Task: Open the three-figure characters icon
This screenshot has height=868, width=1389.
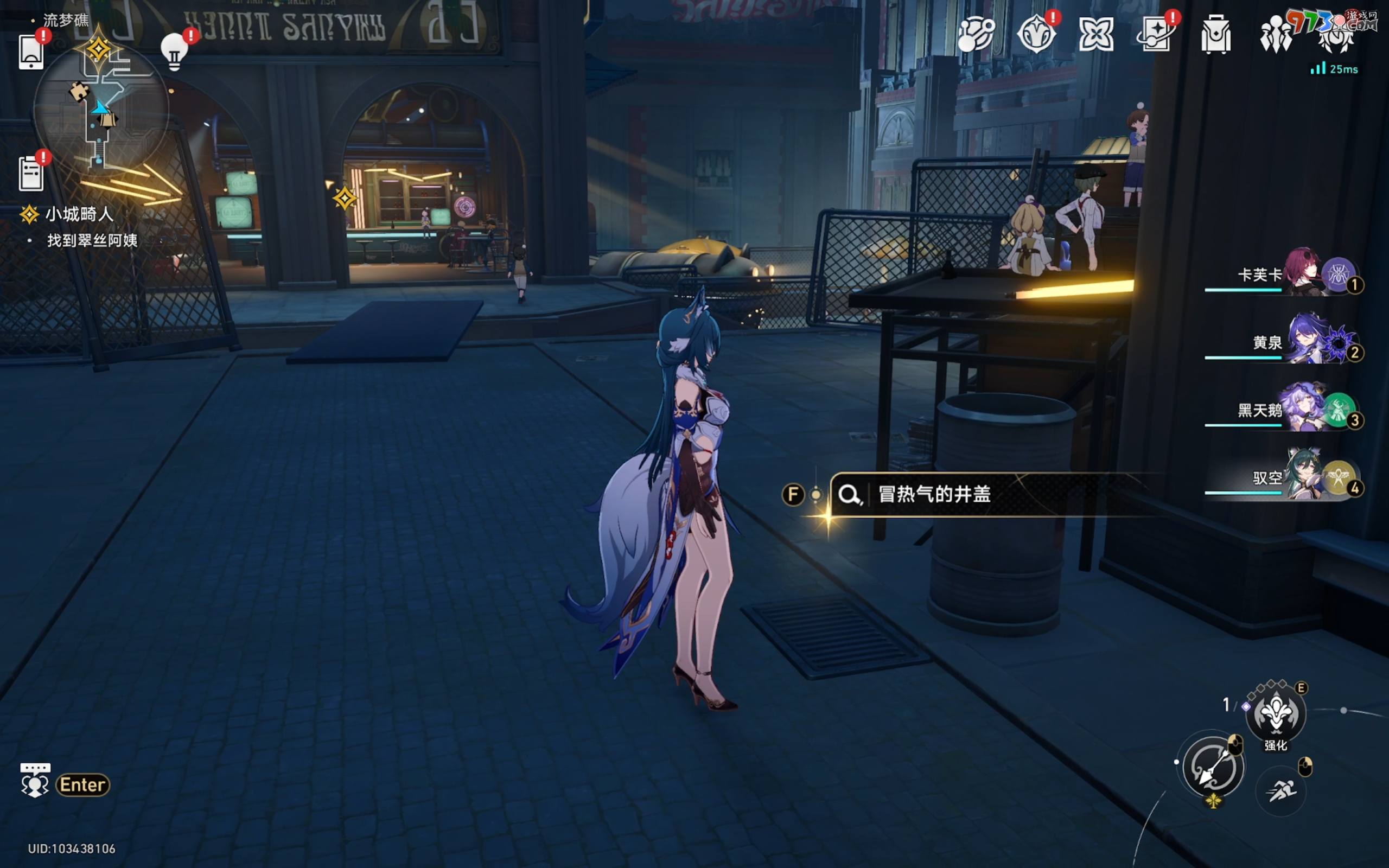Action: pyautogui.click(x=1276, y=34)
